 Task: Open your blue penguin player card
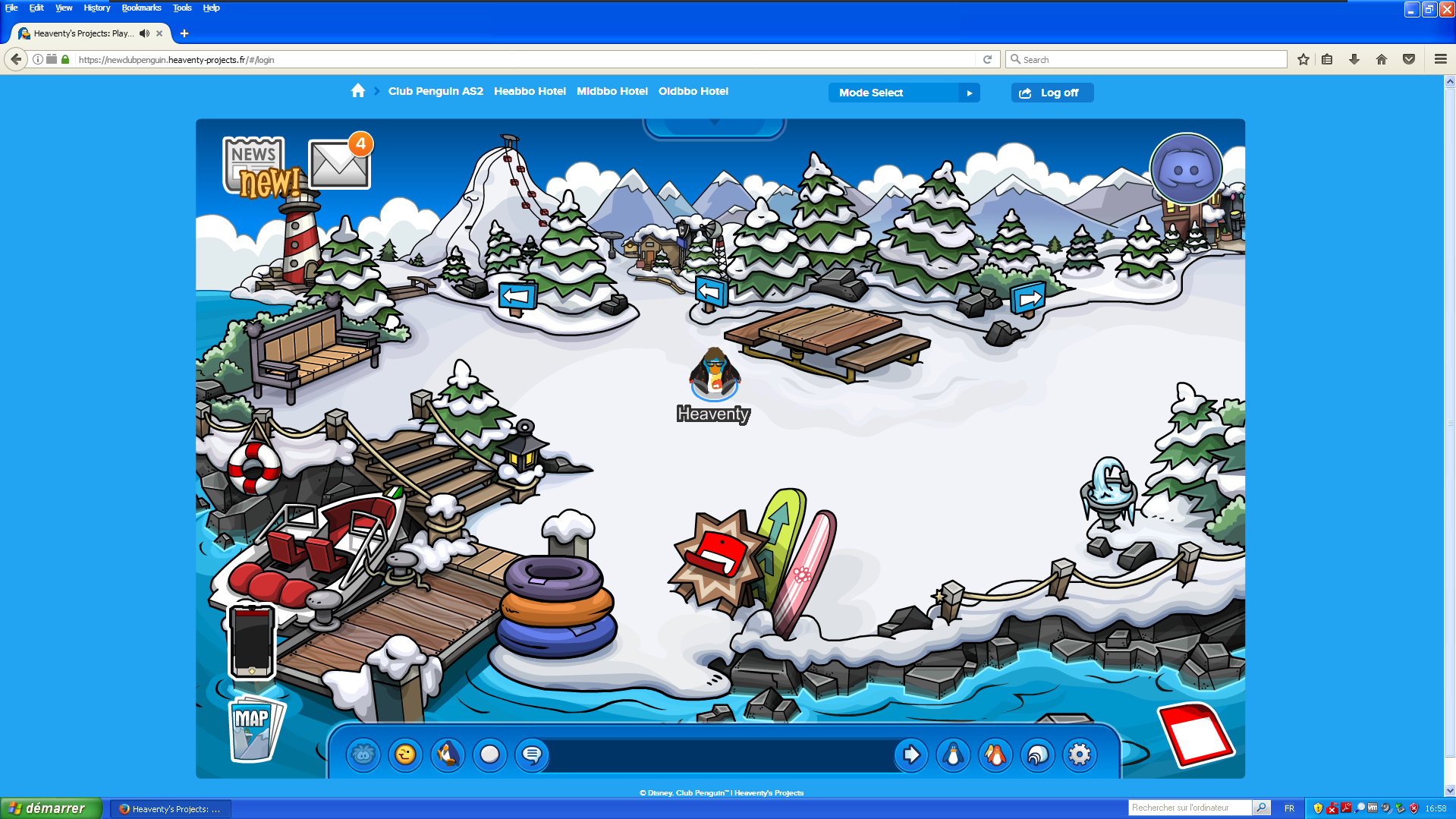tap(953, 755)
